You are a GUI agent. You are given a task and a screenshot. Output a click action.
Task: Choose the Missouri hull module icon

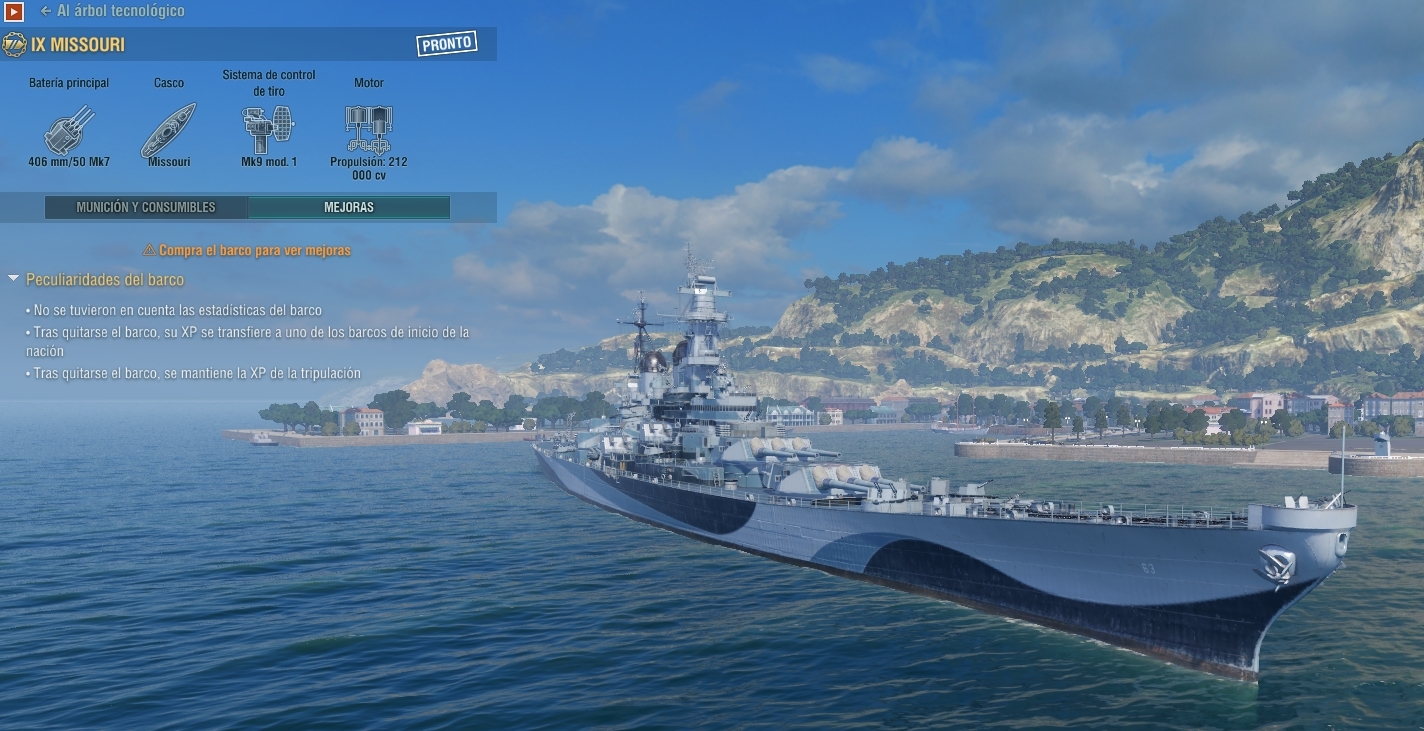tap(168, 129)
